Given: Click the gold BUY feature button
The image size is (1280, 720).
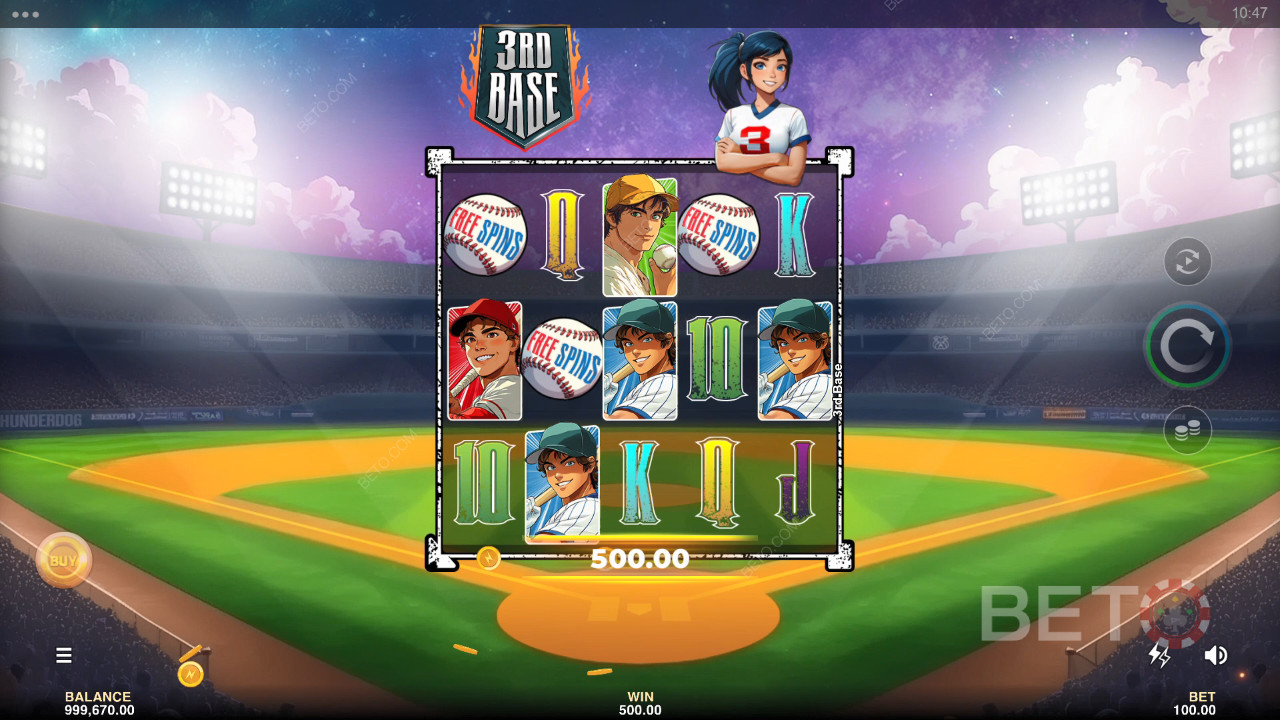Looking at the screenshot, I should point(64,560).
